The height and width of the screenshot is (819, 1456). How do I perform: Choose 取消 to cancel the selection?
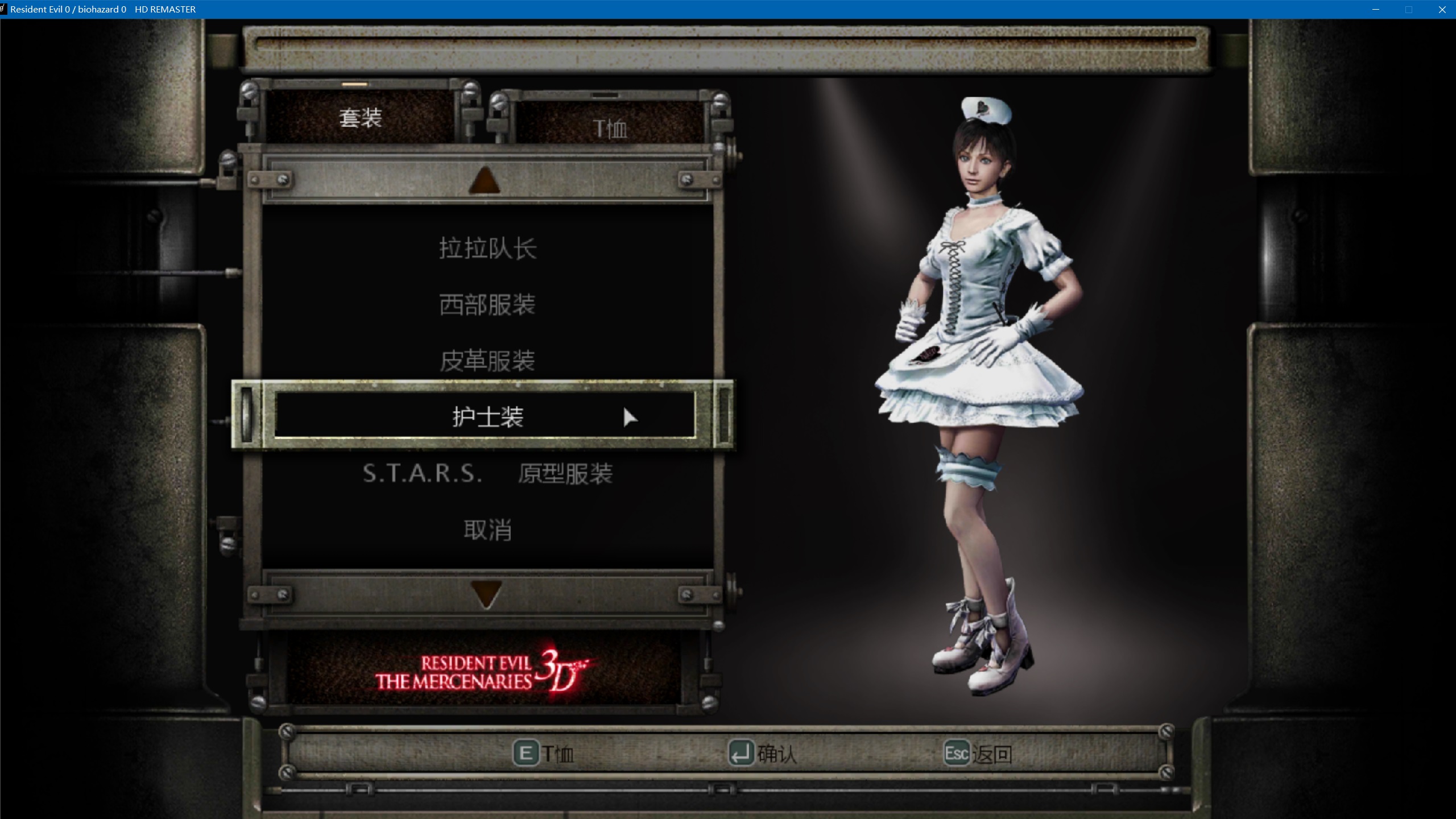[487, 530]
